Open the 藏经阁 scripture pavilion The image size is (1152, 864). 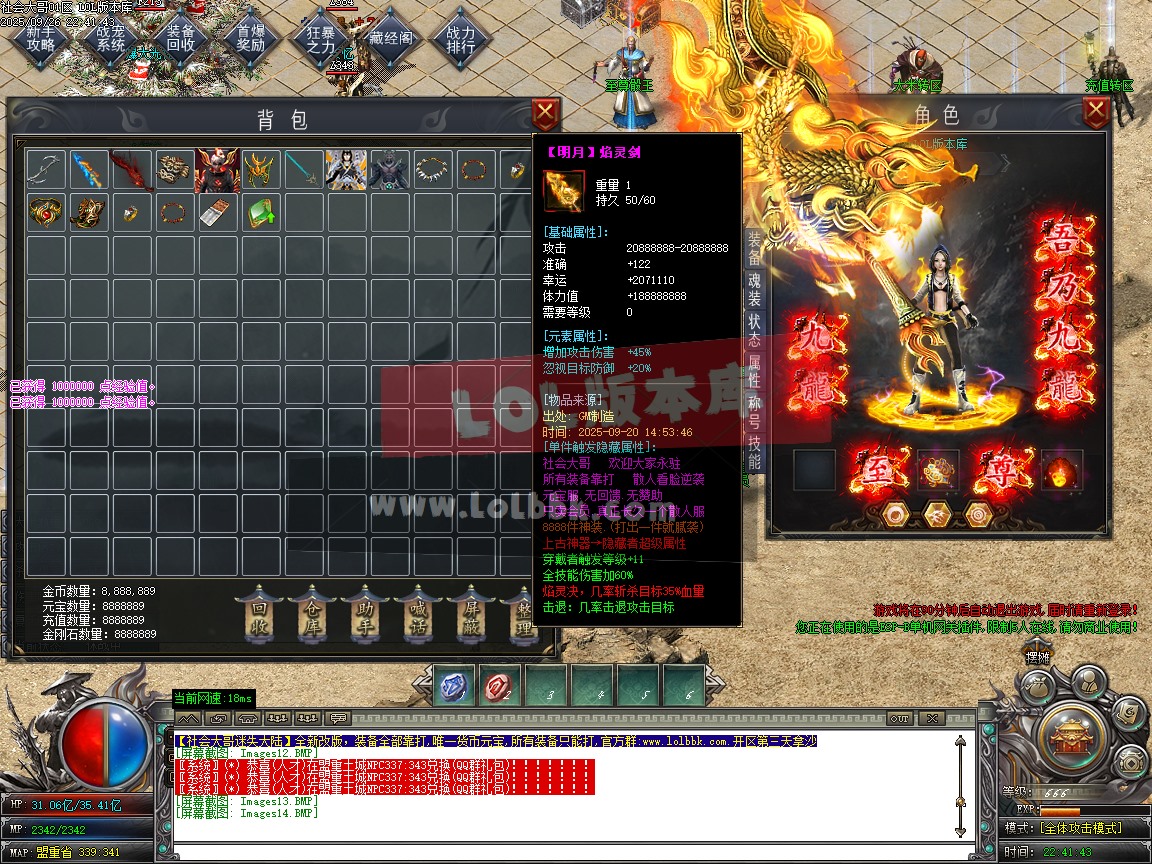(391, 38)
